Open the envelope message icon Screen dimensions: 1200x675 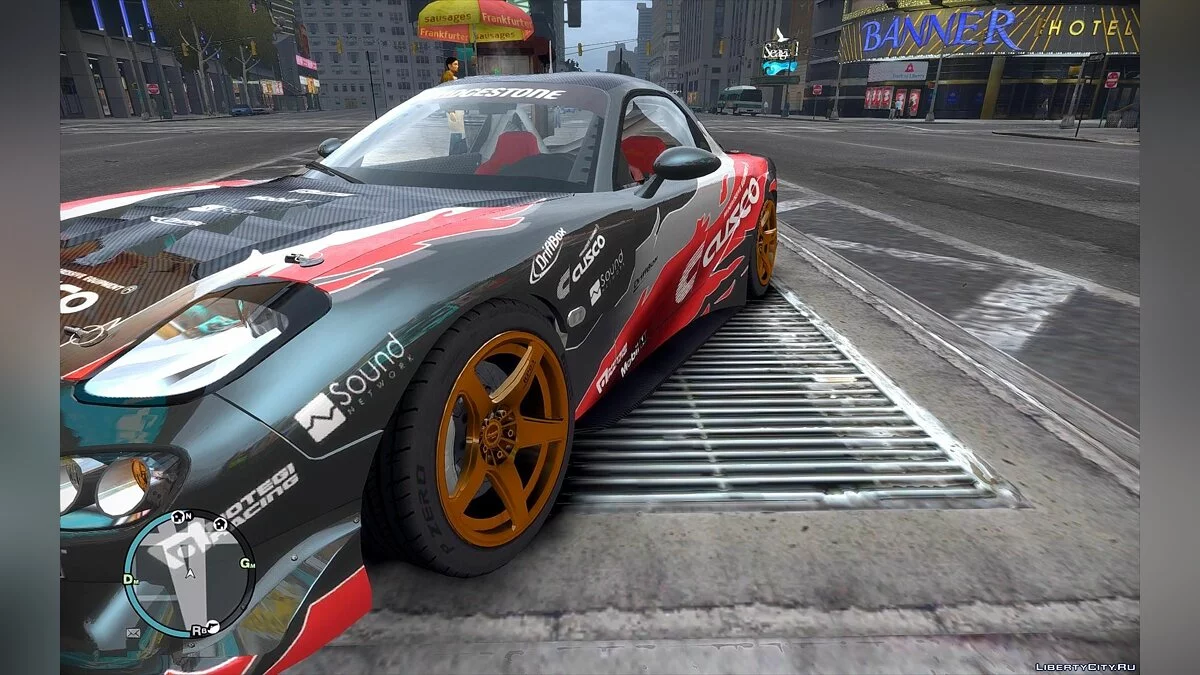[133, 633]
